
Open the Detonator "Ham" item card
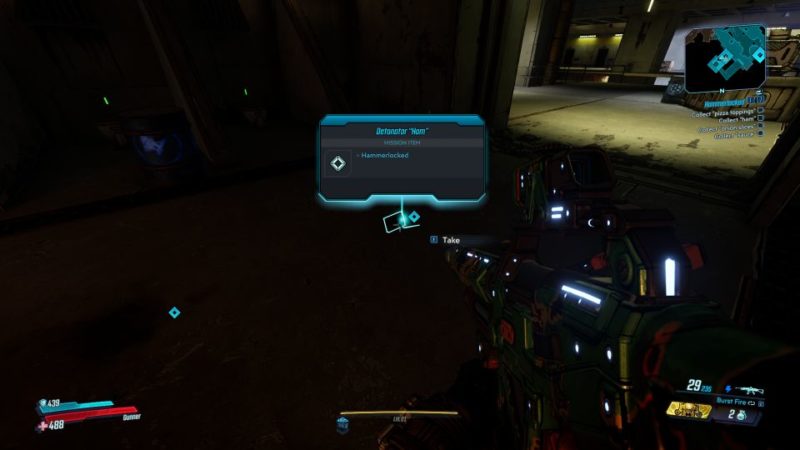[402, 159]
